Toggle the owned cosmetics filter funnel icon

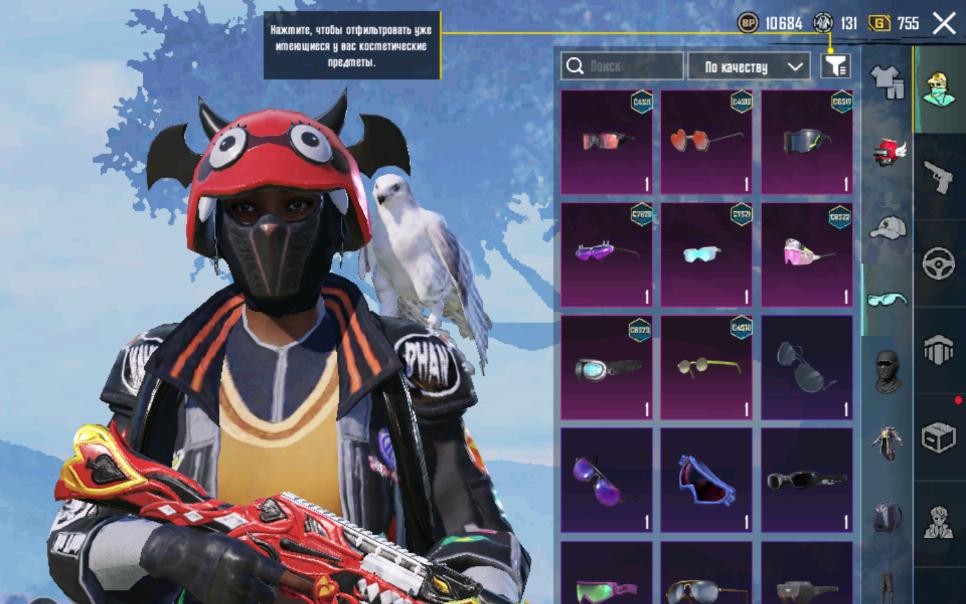tap(835, 67)
